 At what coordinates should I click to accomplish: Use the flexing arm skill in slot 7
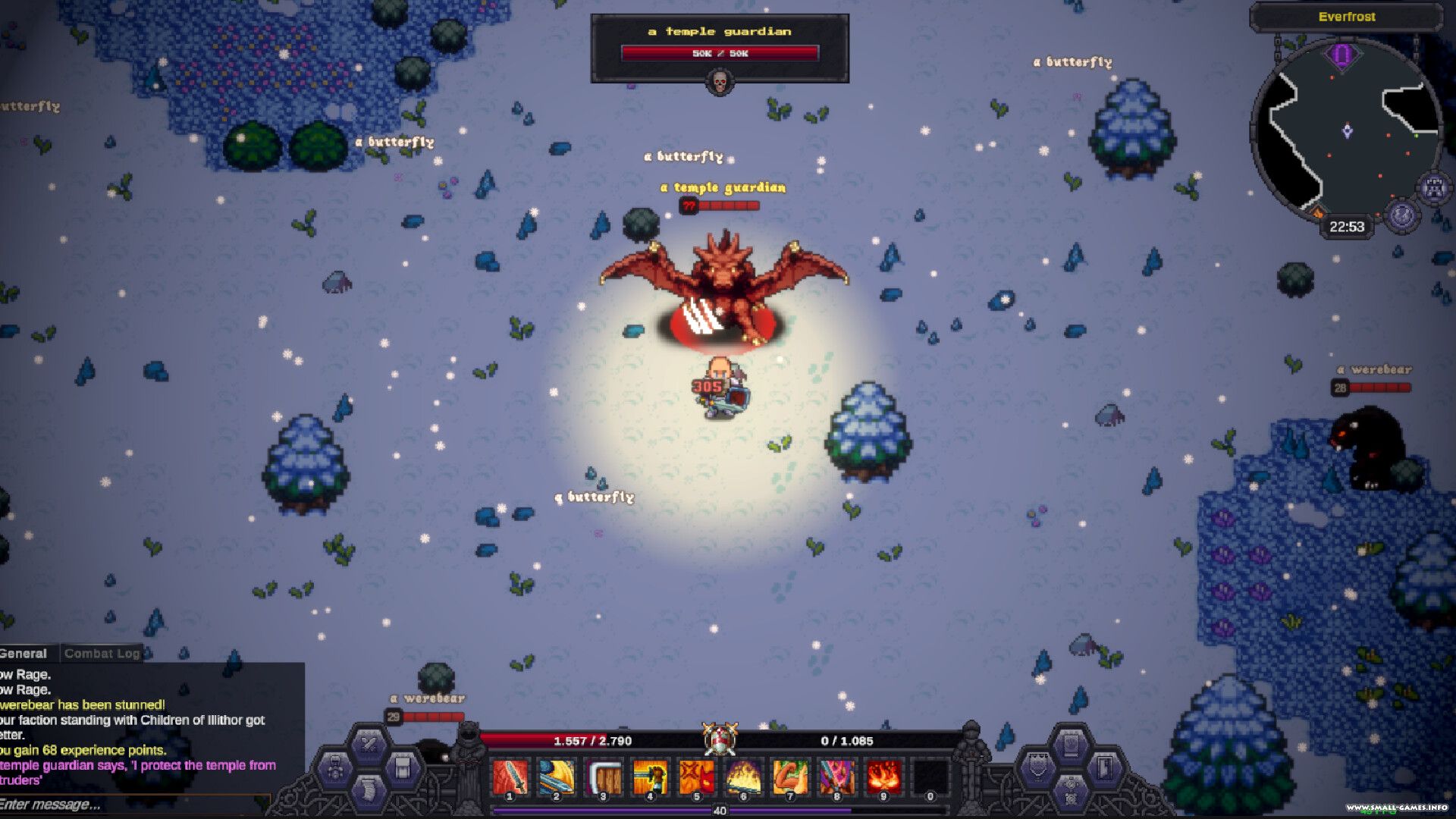click(790, 776)
